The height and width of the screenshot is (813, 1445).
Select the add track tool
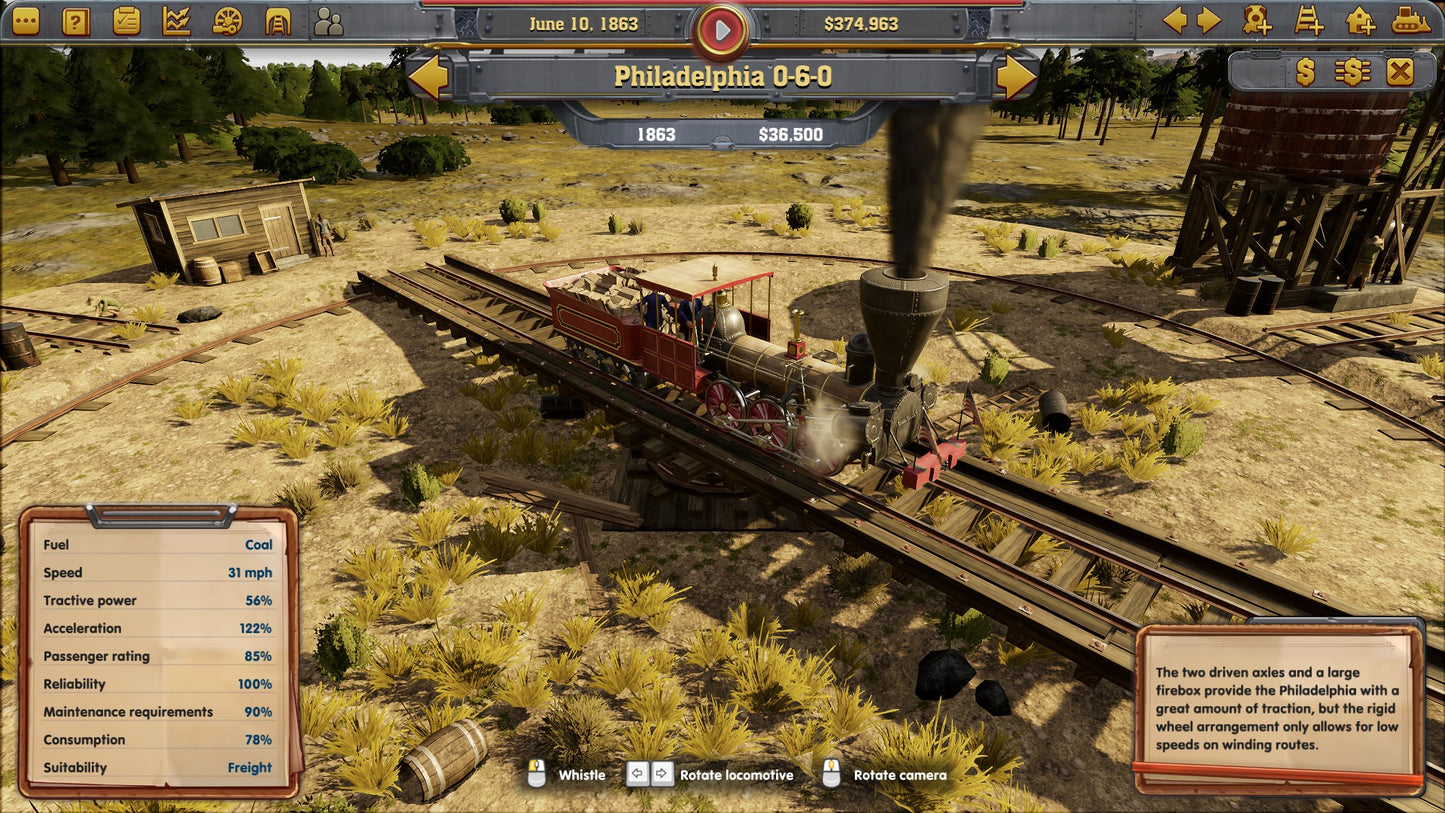(1308, 20)
